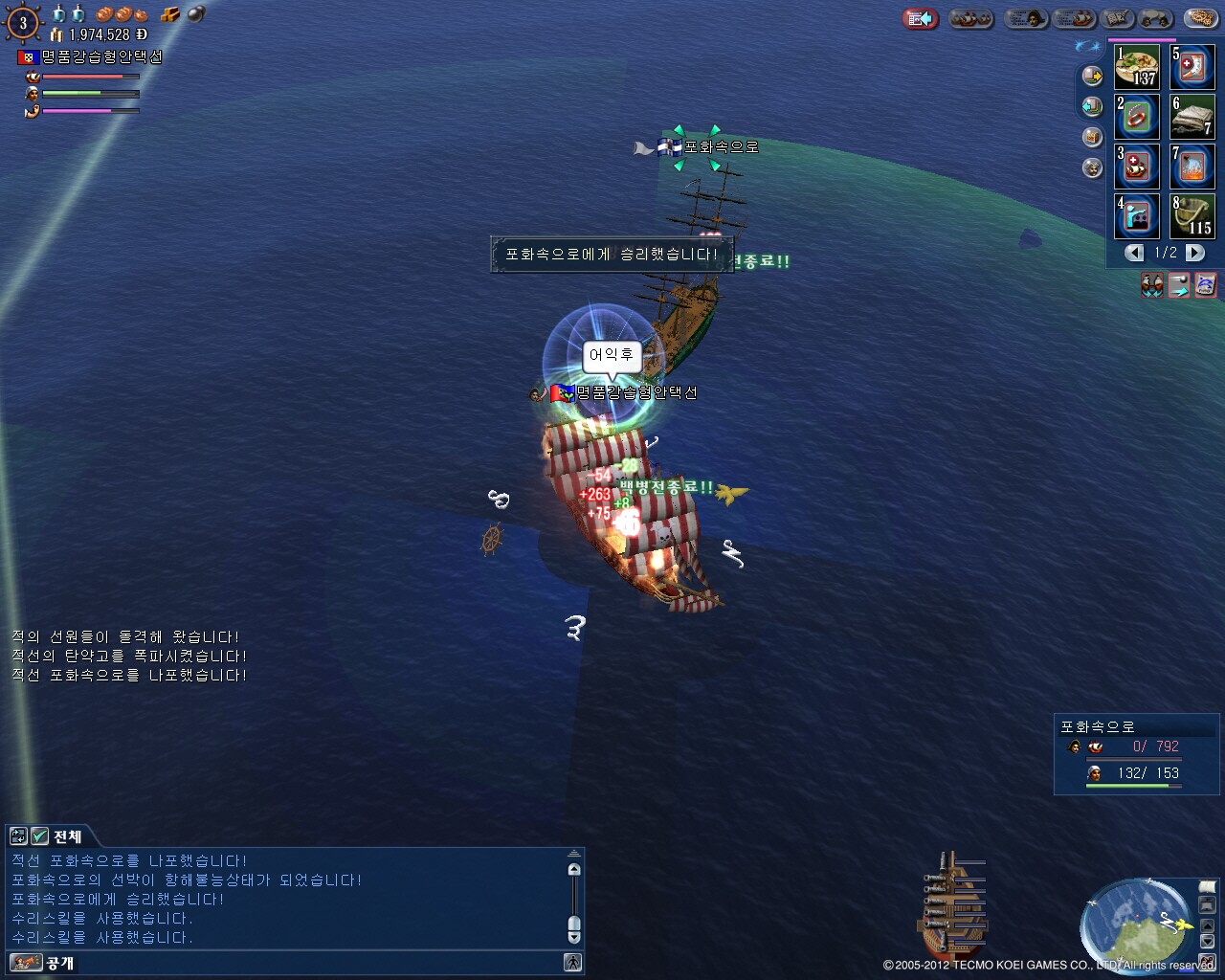The image size is (1225, 980).
Task: Click the minimap zoom down arrow
Action: 1208,942
